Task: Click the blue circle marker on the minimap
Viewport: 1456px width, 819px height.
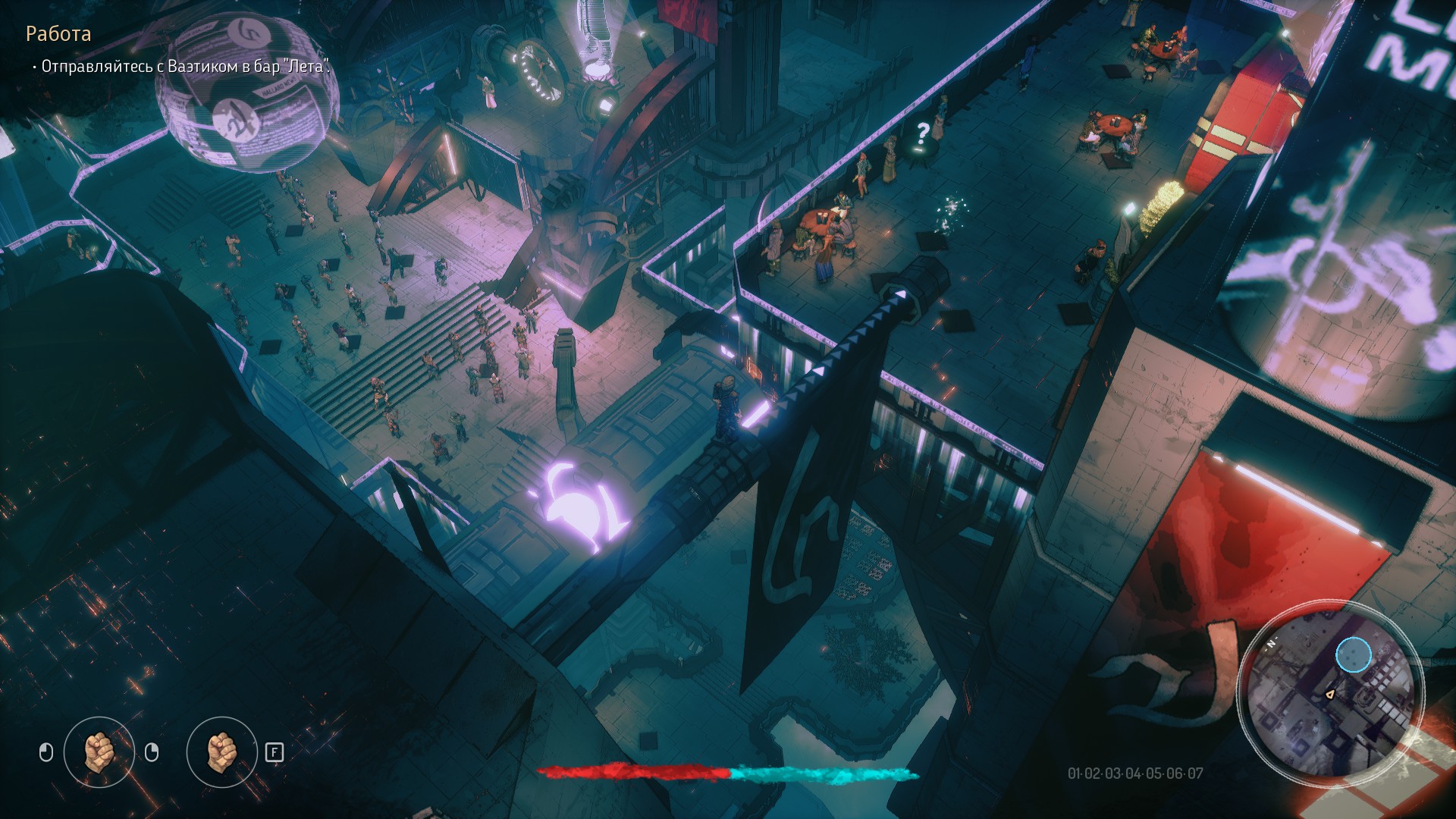Action: click(x=1353, y=655)
